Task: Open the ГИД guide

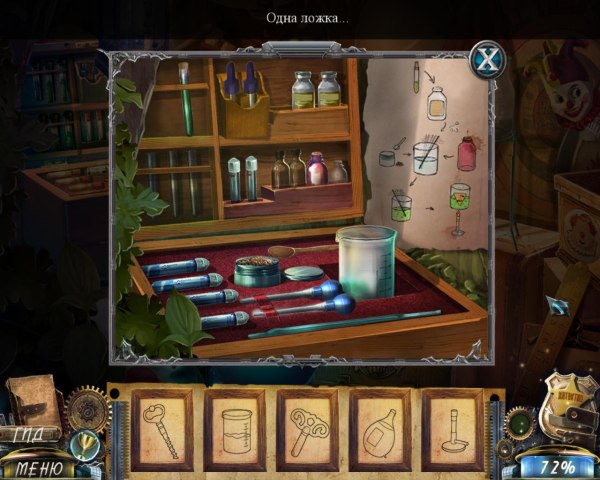Action: 37,436
